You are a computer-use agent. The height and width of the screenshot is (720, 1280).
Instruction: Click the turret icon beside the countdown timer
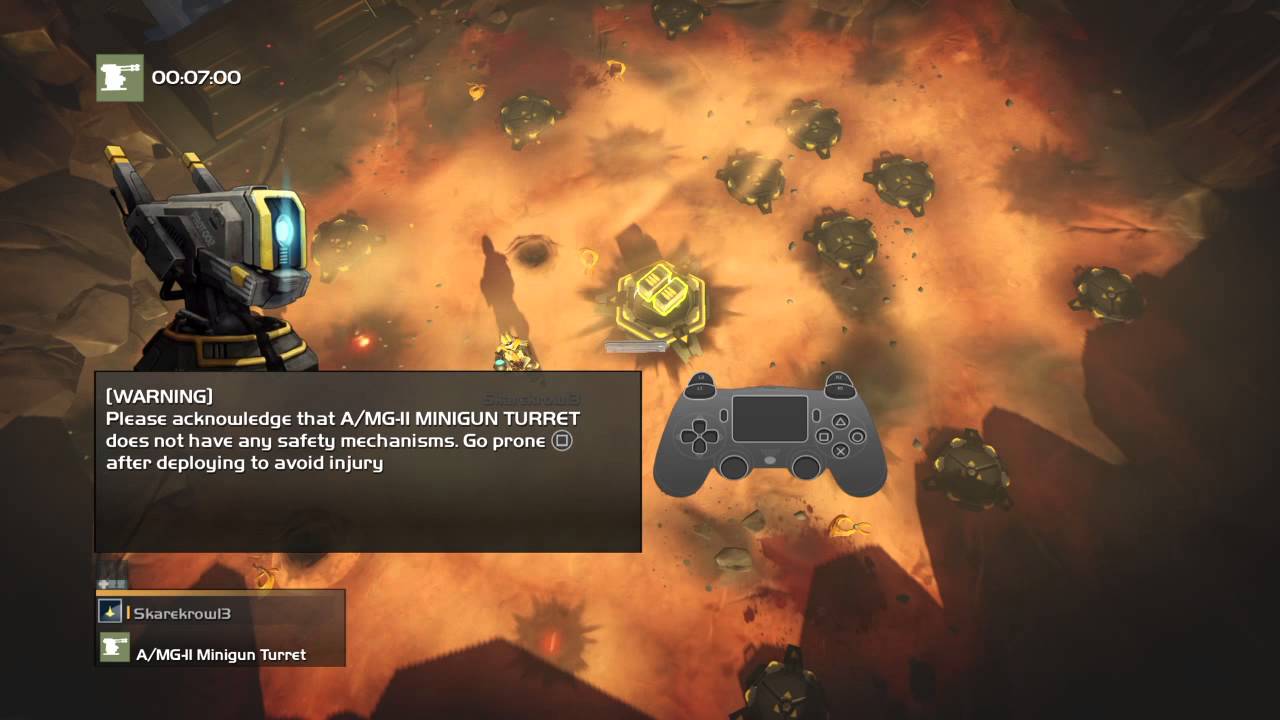[120, 77]
